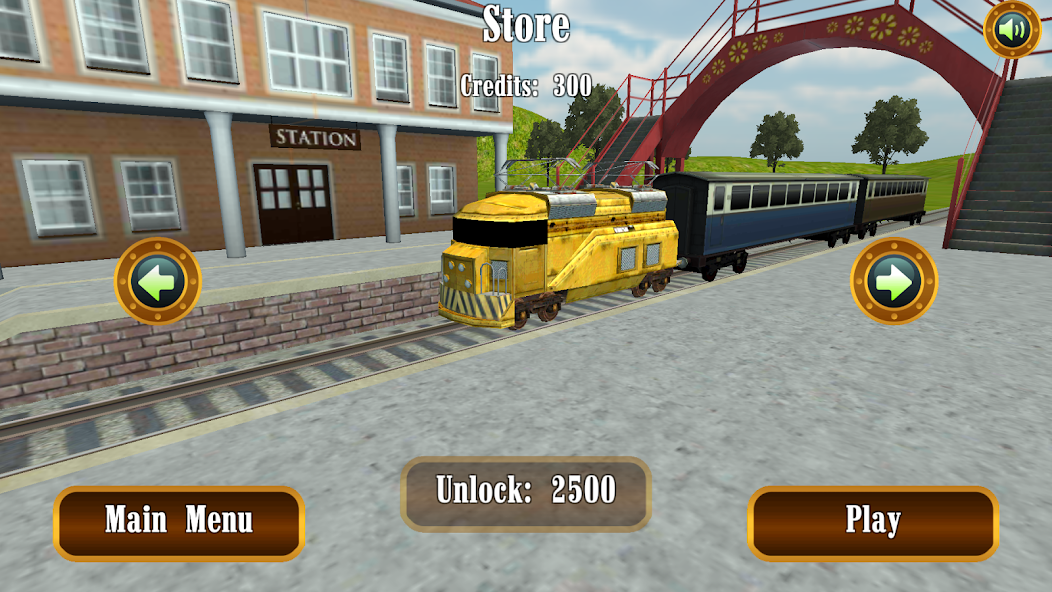
Task: Return to the Main Menu
Action: point(179,522)
